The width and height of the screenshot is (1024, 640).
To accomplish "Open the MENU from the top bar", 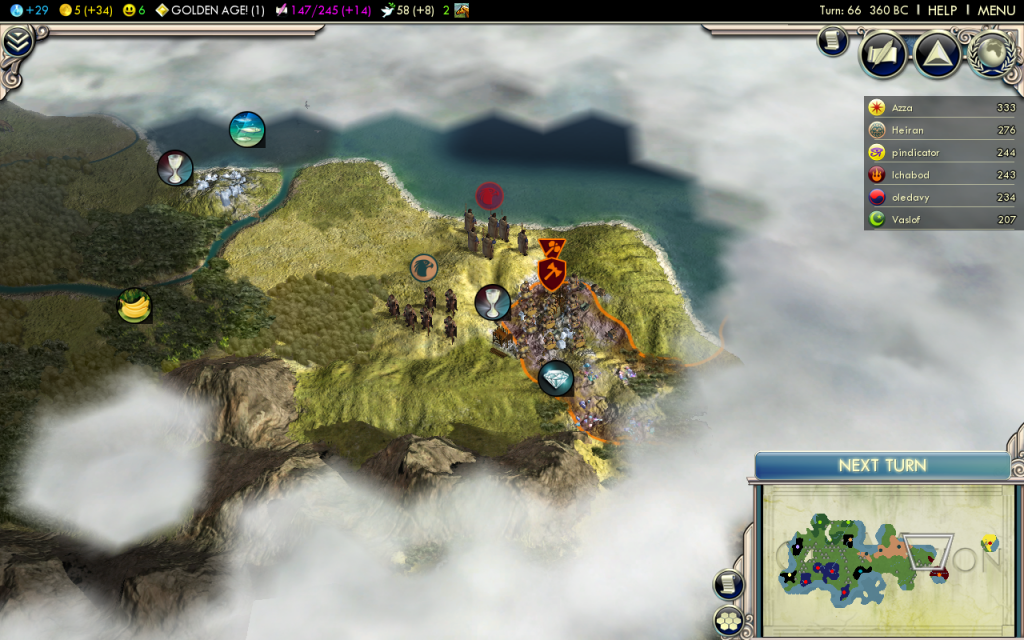I will [996, 10].
